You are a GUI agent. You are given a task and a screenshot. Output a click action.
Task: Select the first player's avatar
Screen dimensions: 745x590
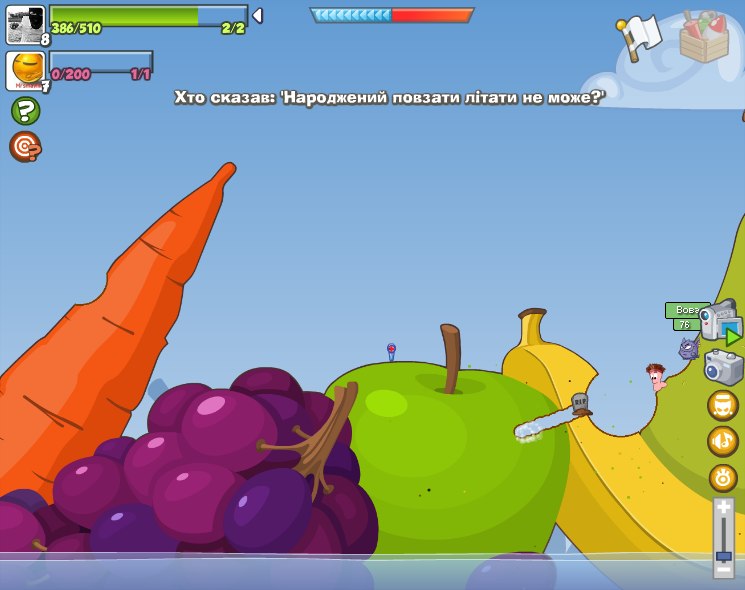tap(25, 23)
